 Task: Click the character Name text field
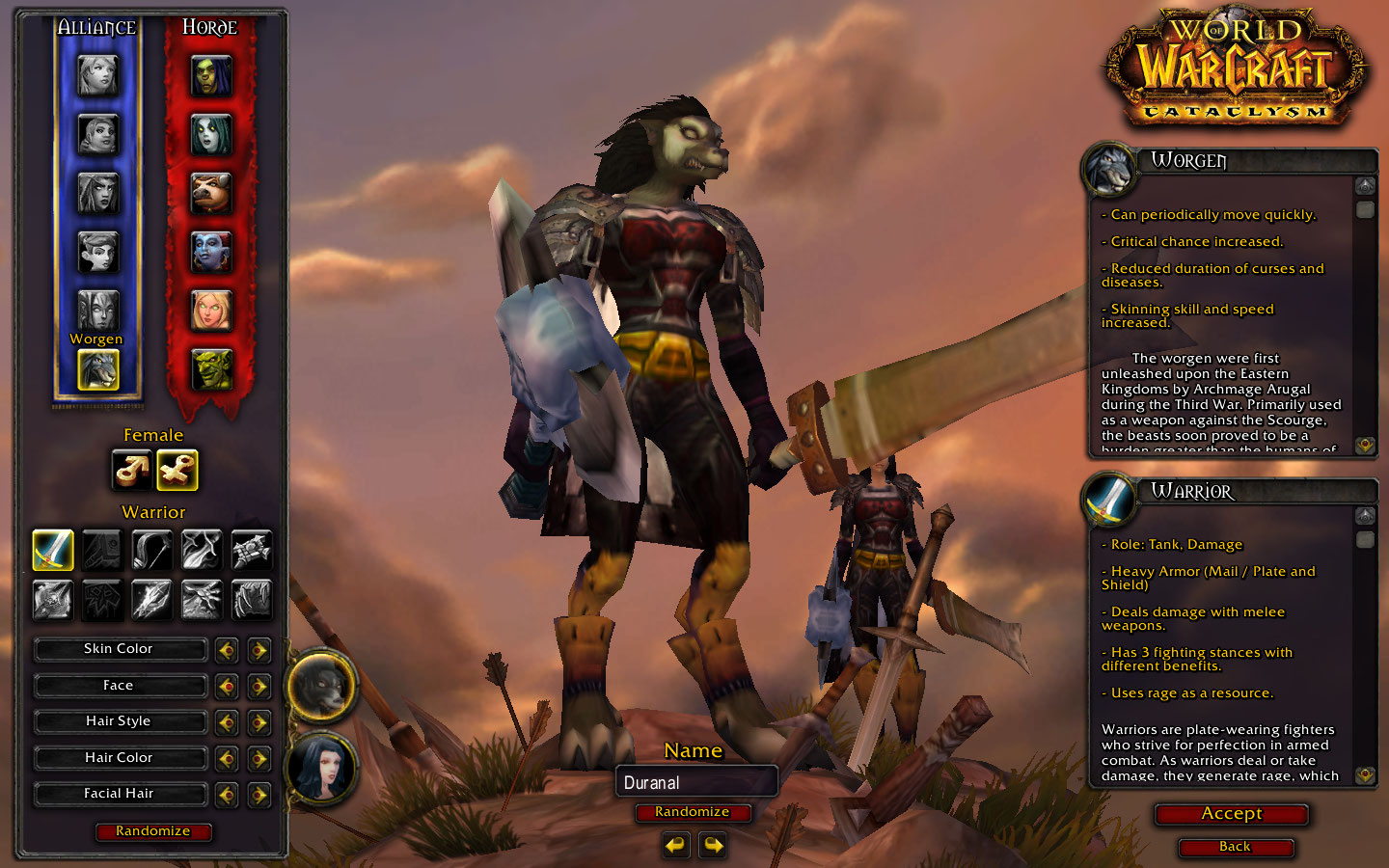(x=695, y=782)
